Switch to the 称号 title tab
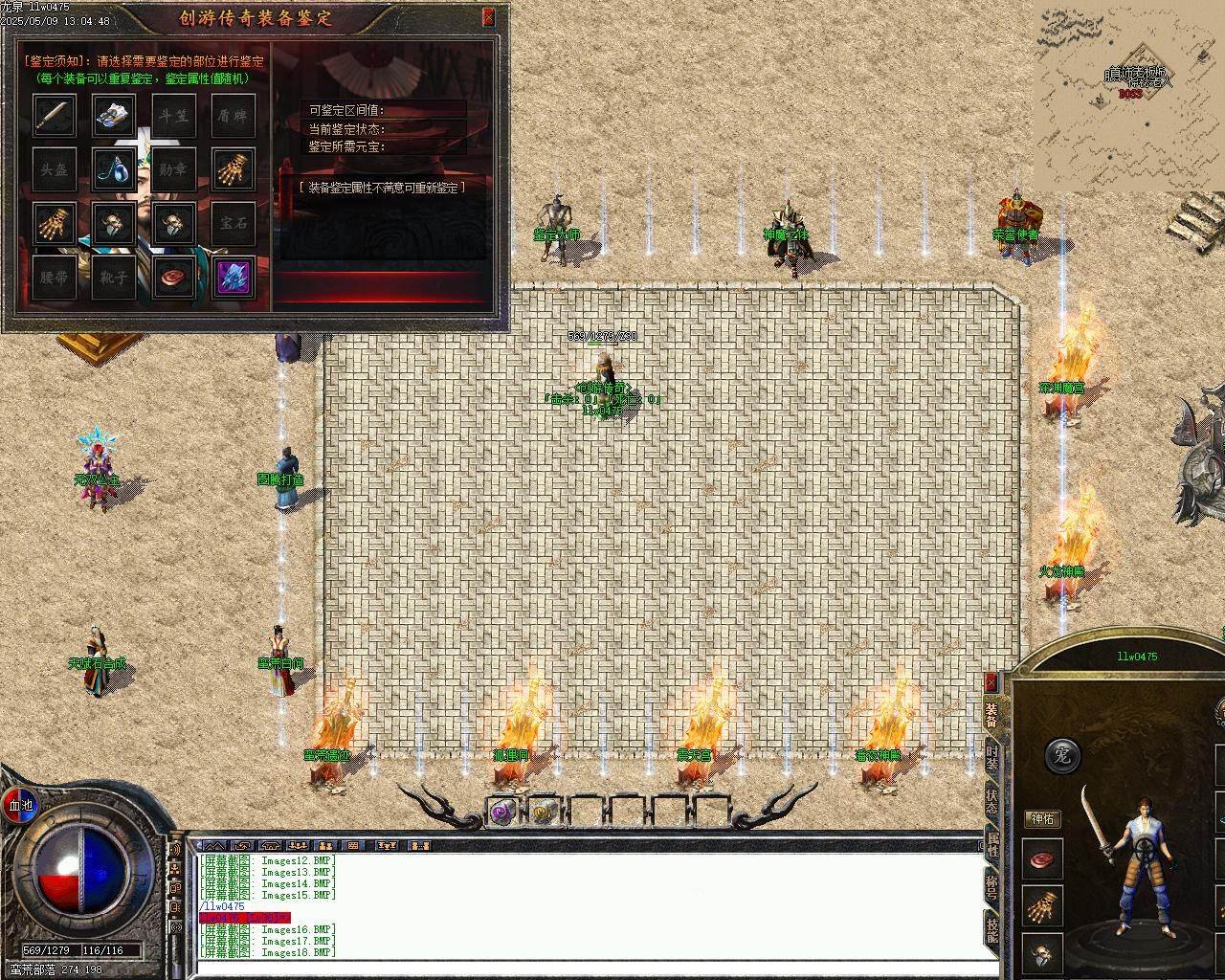This screenshot has width=1225, height=980. tap(991, 885)
